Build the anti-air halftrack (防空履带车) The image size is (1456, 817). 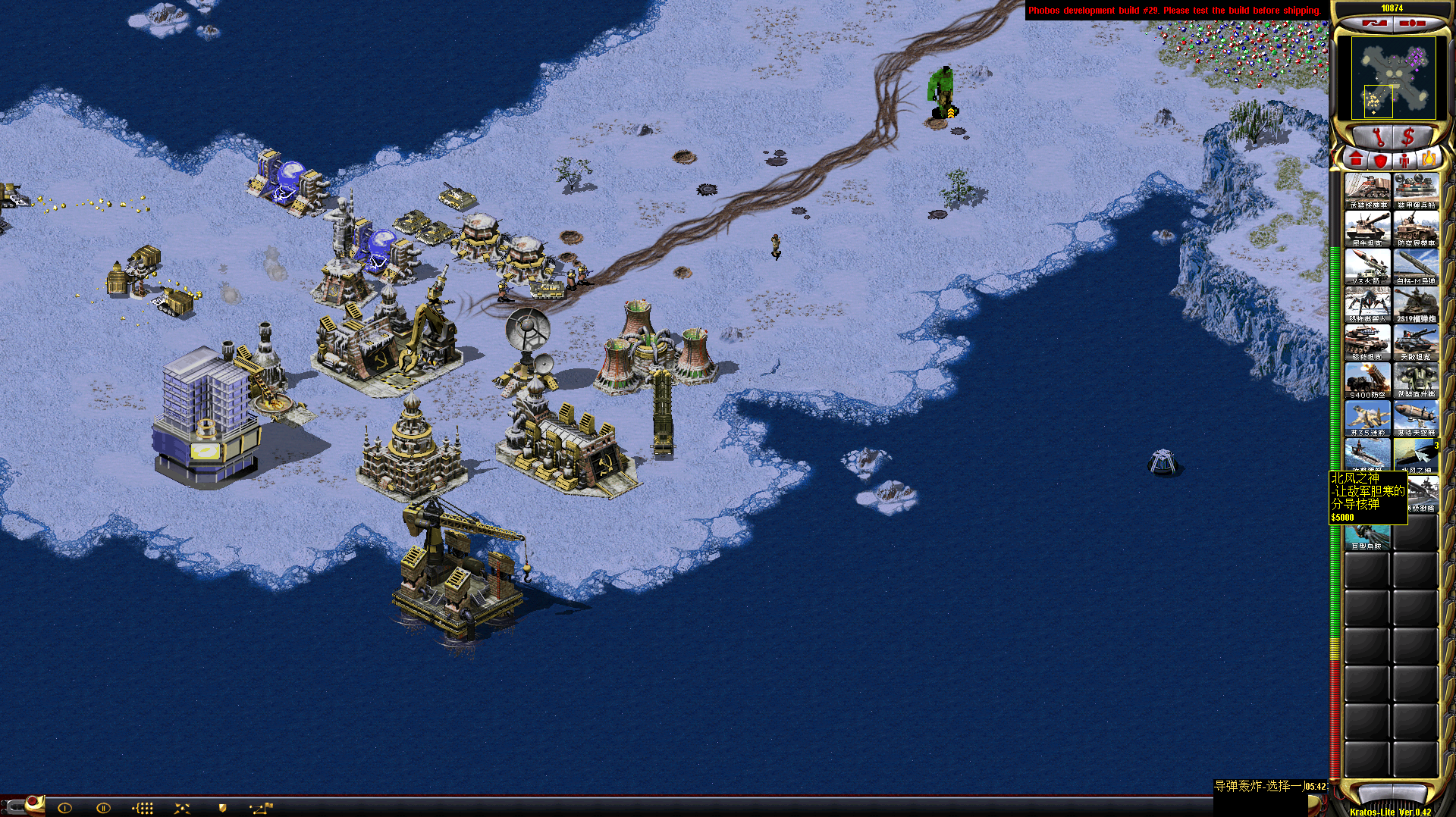click(x=1416, y=228)
